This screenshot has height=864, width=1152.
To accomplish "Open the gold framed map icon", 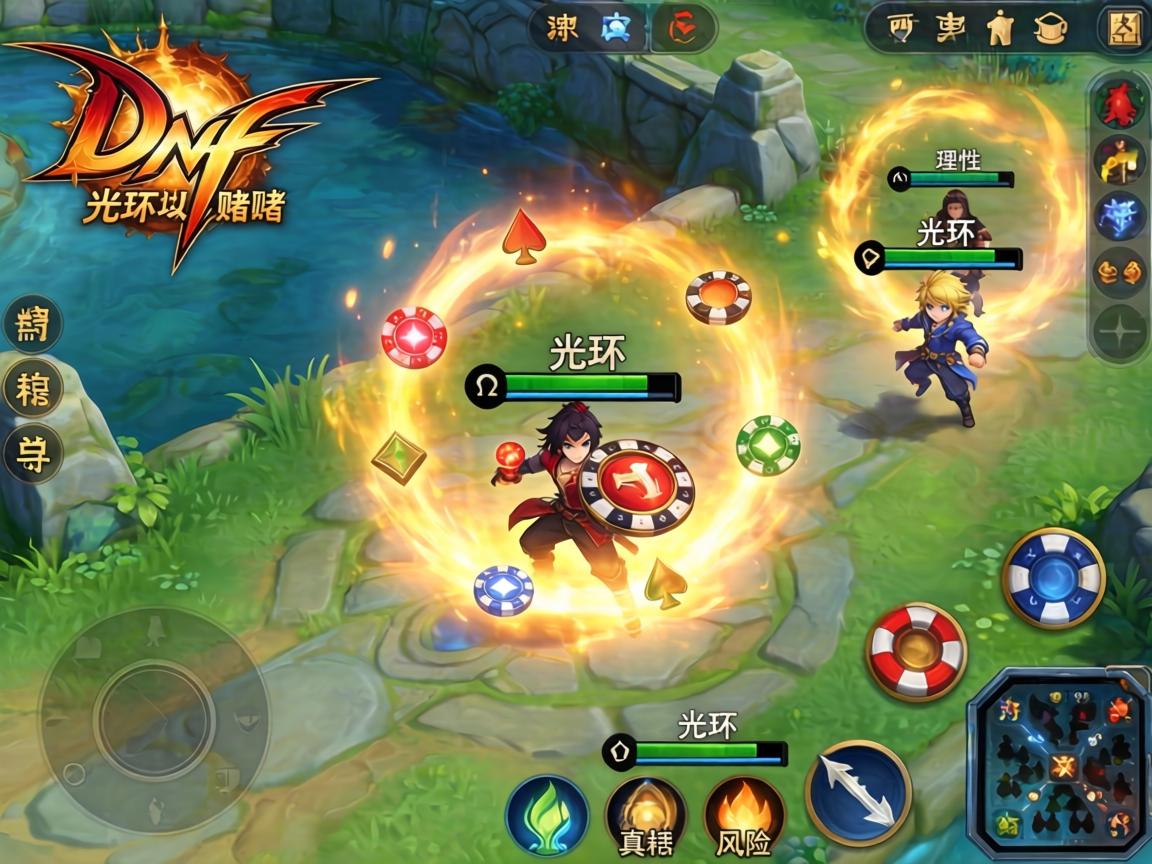I will click(1123, 28).
